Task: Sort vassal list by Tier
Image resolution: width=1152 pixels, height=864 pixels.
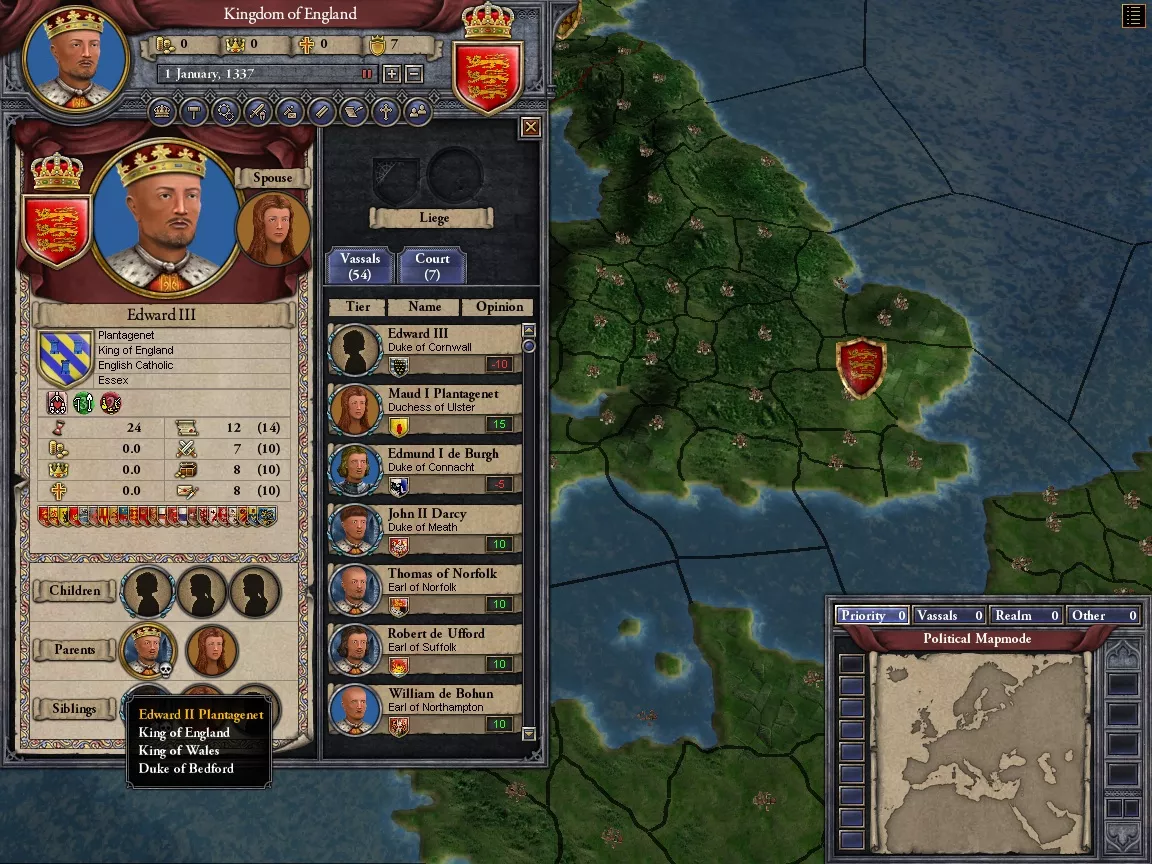Action: pyautogui.click(x=357, y=307)
